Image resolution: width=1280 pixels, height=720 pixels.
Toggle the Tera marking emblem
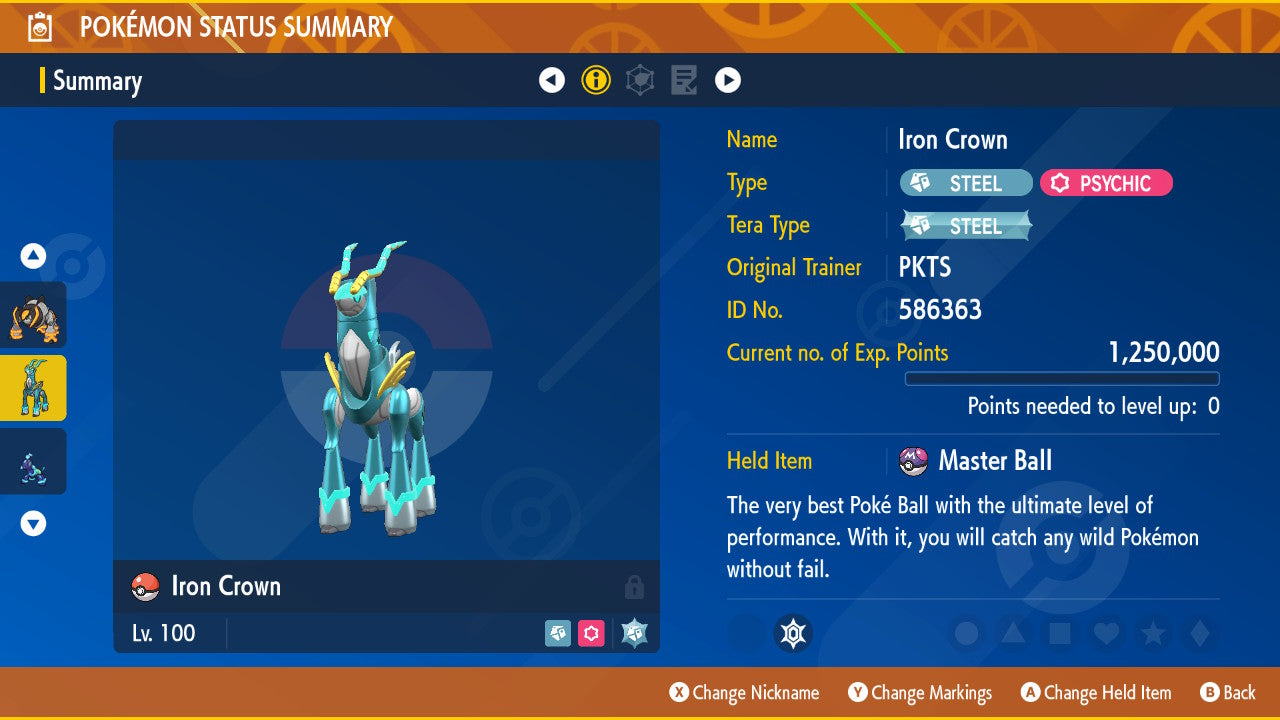(793, 633)
